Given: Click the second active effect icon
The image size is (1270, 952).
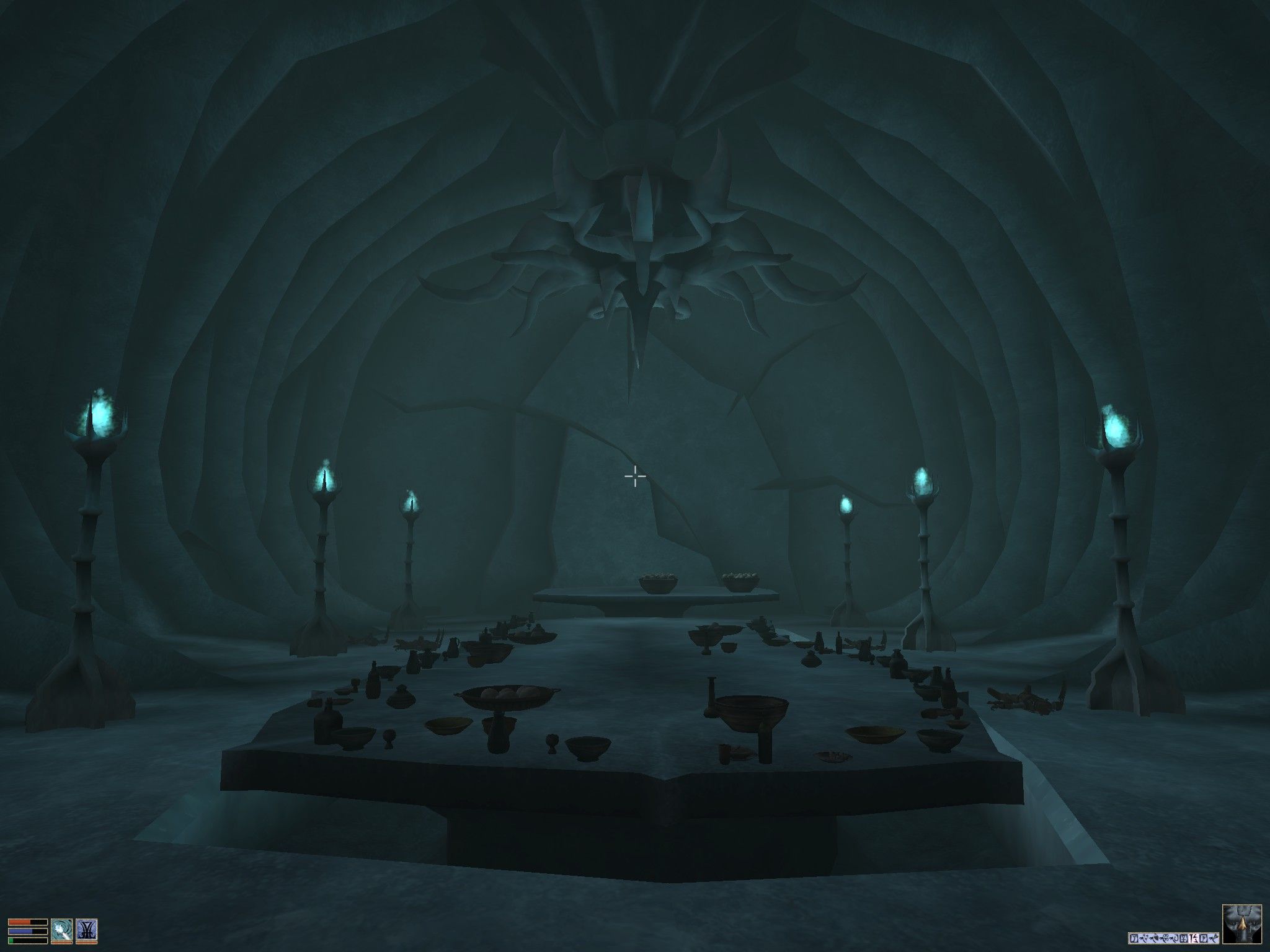Looking at the screenshot, I should pyautogui.click(x=1143, y=938).
